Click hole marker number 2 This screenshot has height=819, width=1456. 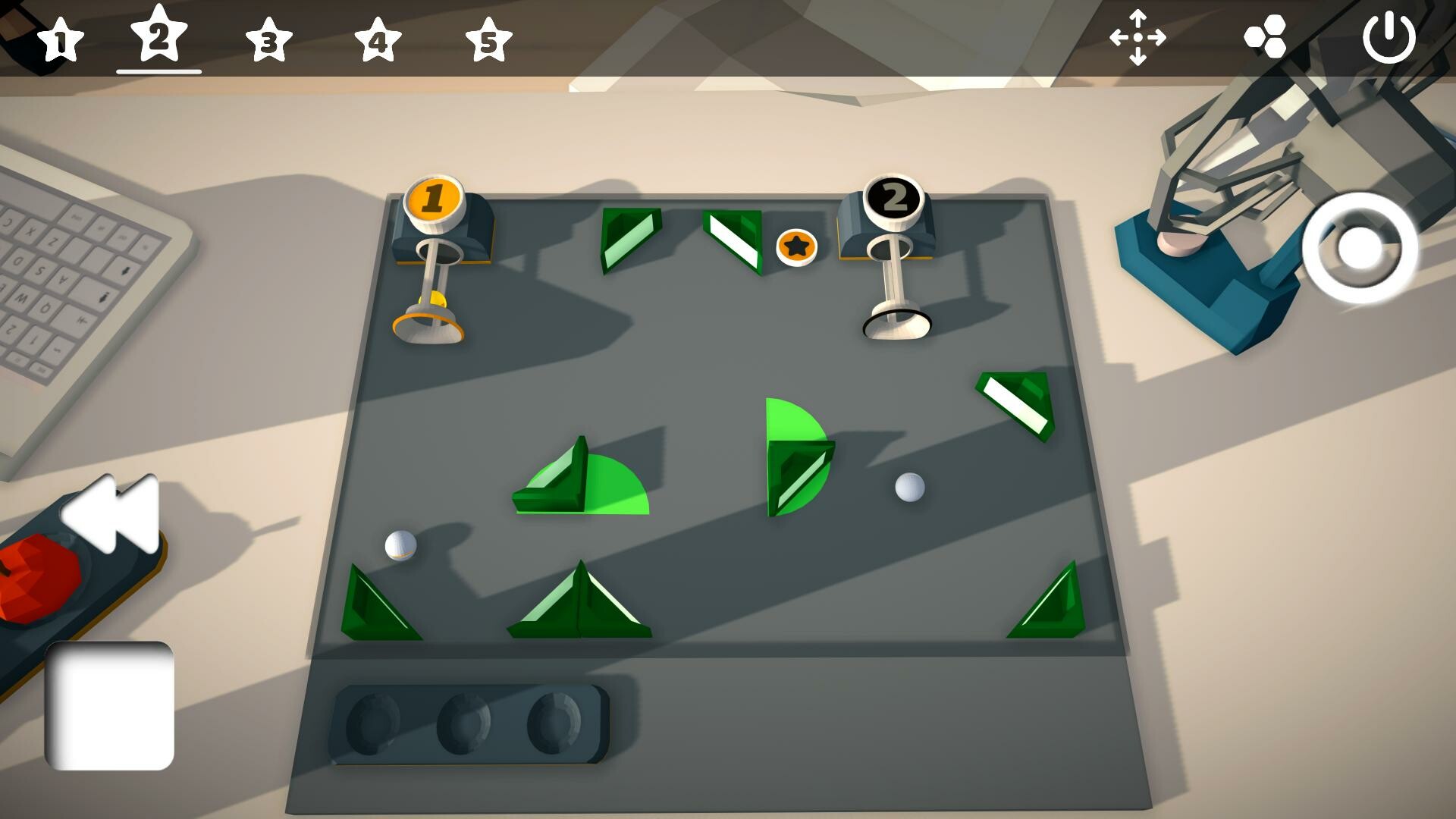click(x=895, y=199)
